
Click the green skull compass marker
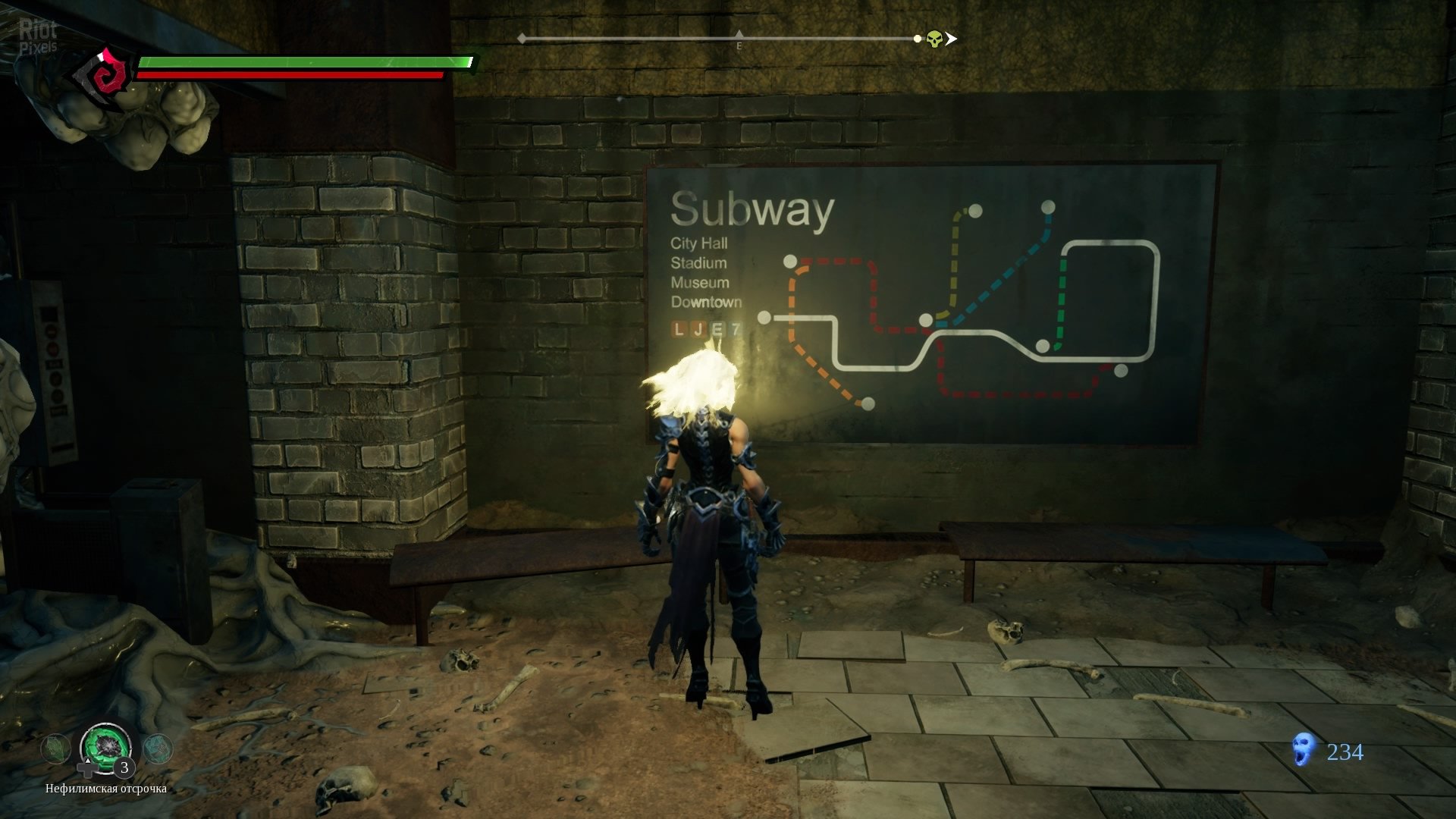click(x=934, y=39)
